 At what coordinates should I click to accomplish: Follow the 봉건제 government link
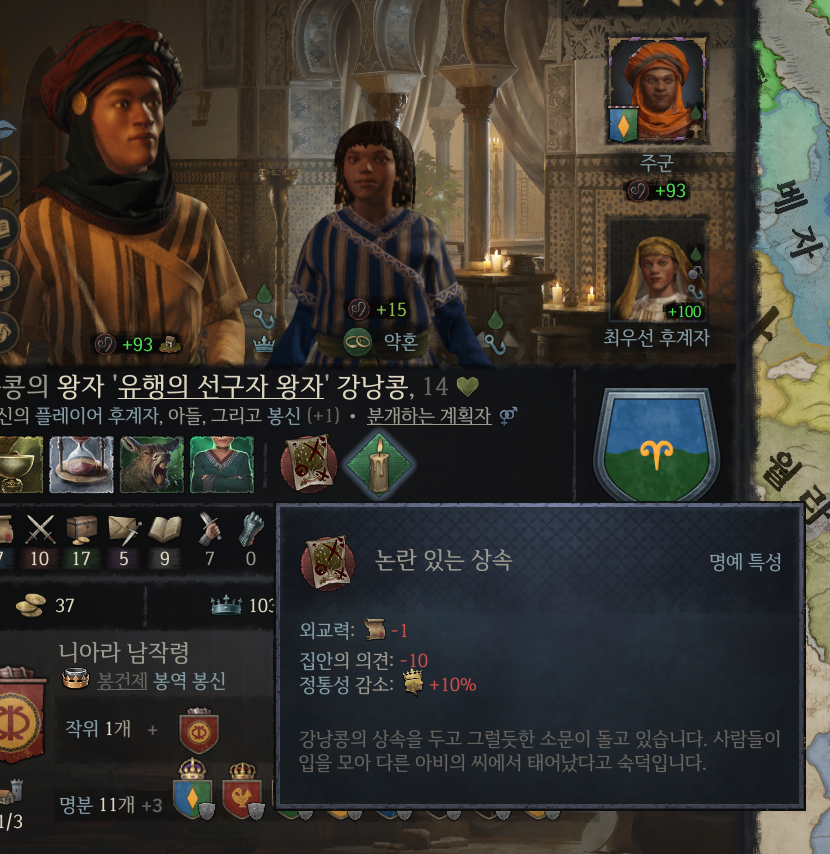122,681
